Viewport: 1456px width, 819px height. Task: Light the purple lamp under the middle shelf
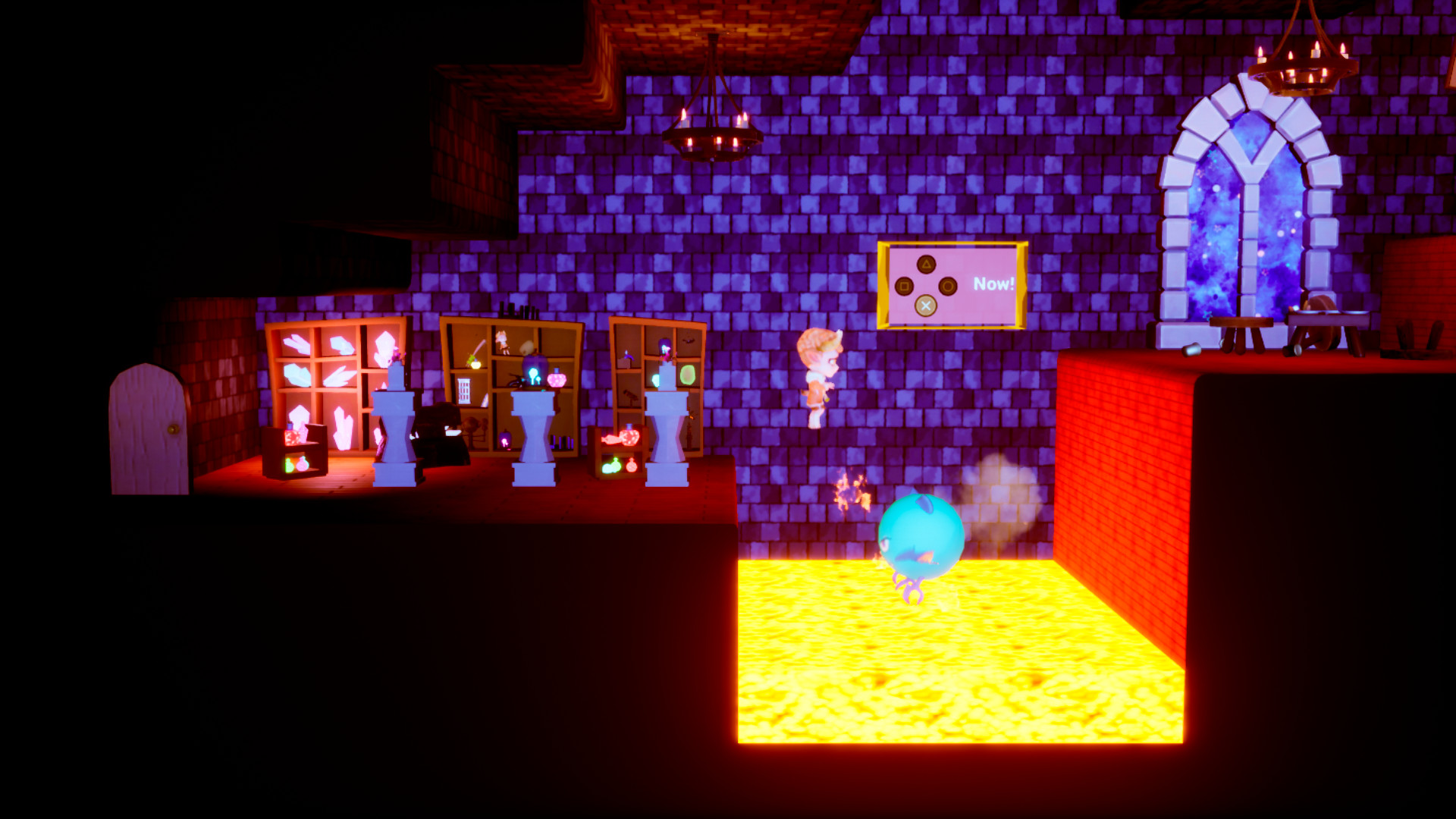(x=505, y=441)
